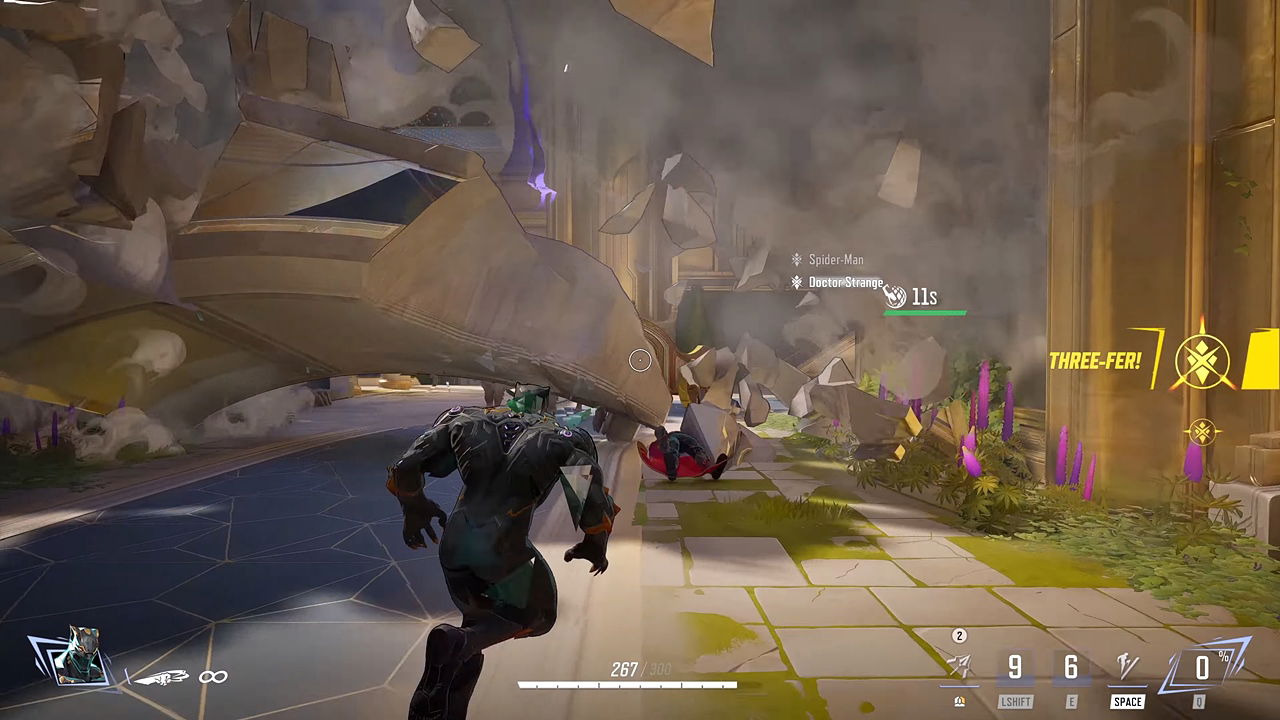1280x720 pixels.
Task: Activate the spear toss ability icon
Action: click(958, 667)
